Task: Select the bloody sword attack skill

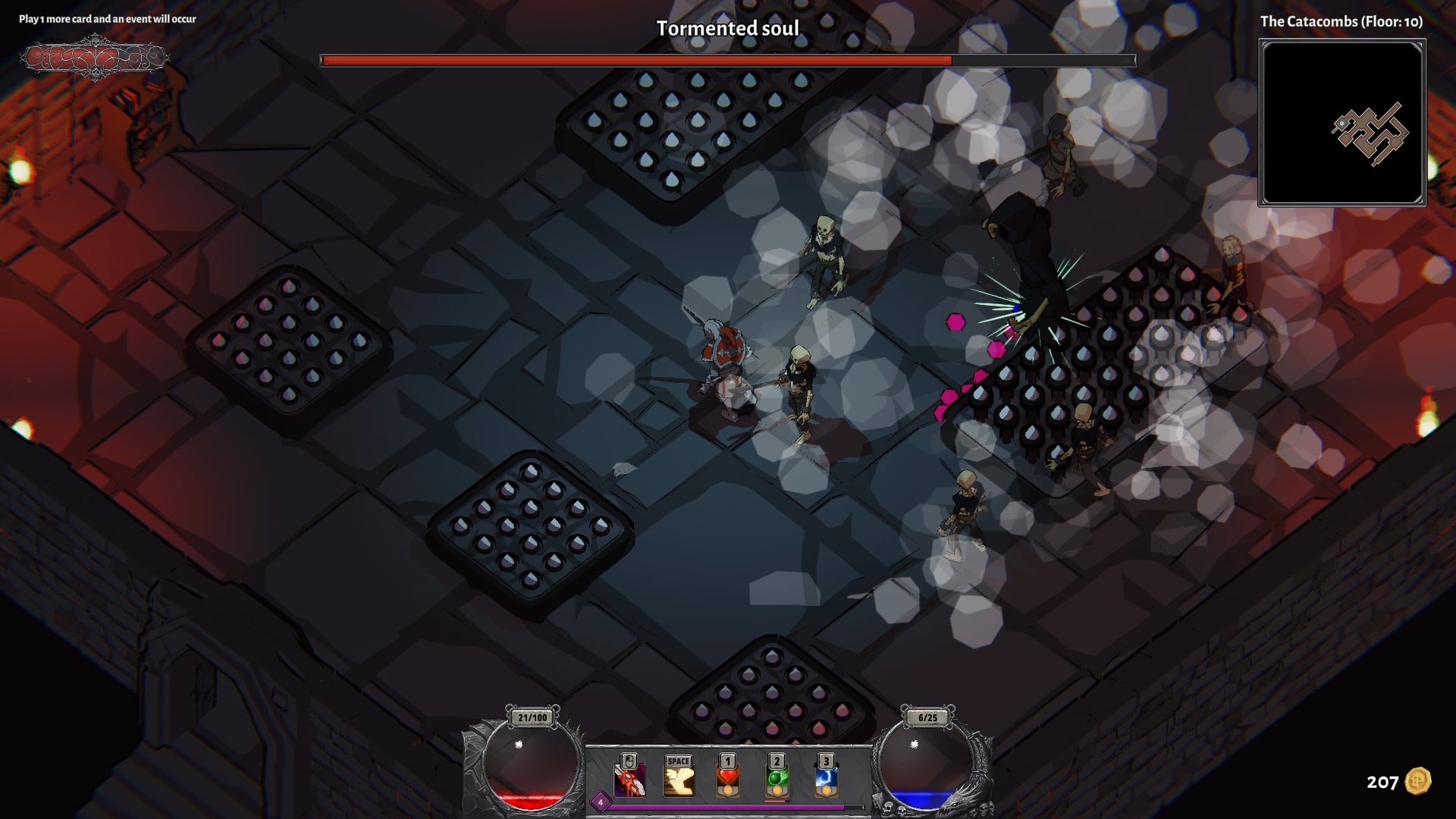Action: click(629, 780)
